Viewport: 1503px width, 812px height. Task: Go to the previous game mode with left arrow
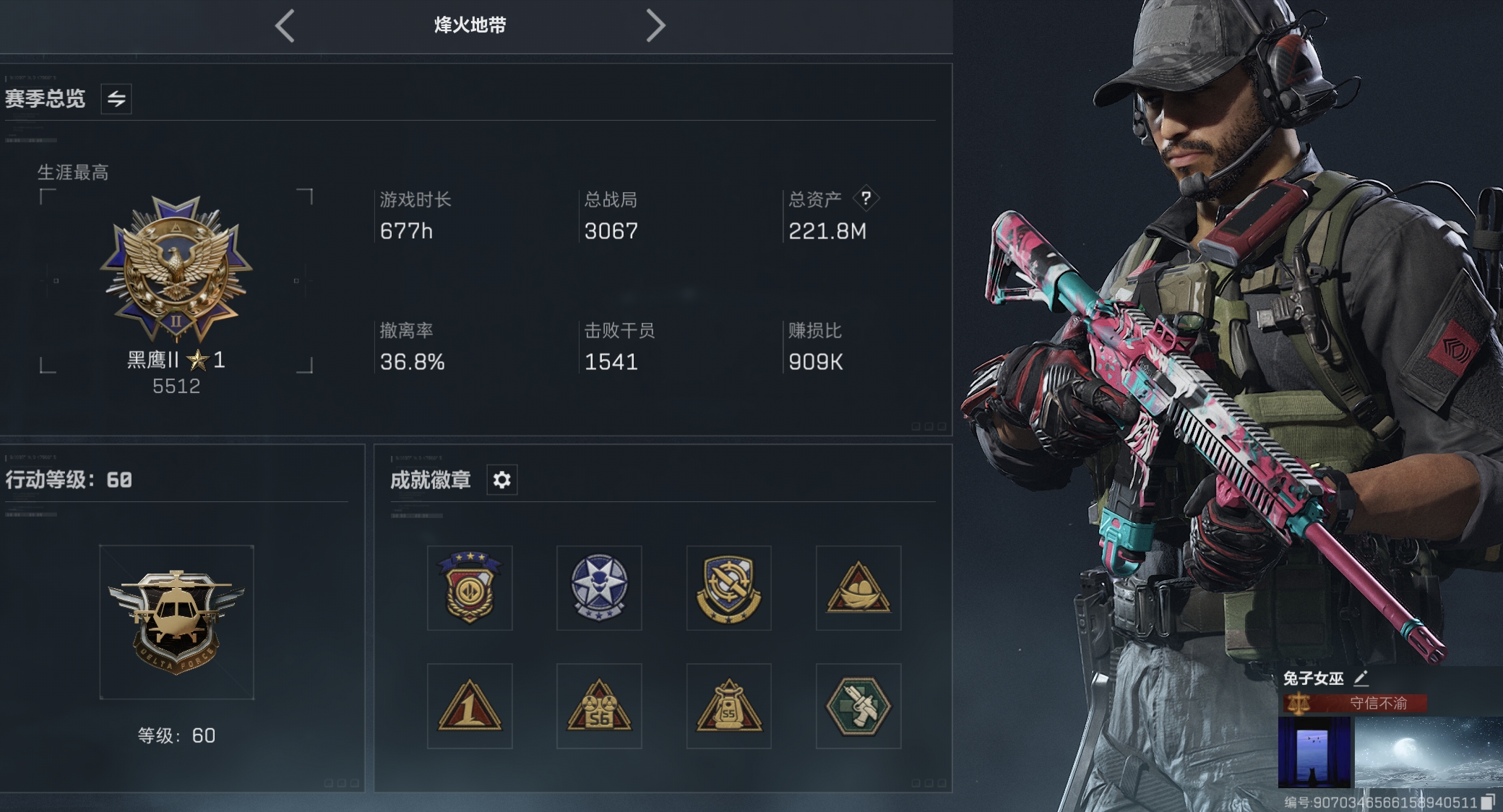click(x=285, y=26)
